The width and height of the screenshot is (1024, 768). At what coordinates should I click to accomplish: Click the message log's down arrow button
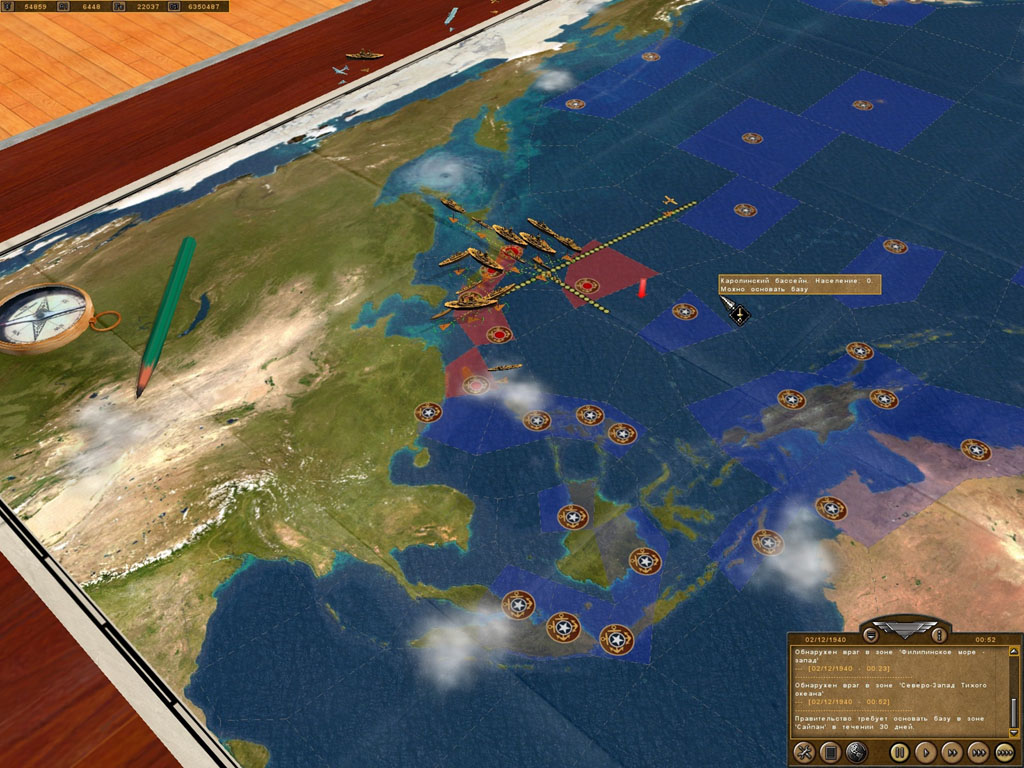[1014, 733]
